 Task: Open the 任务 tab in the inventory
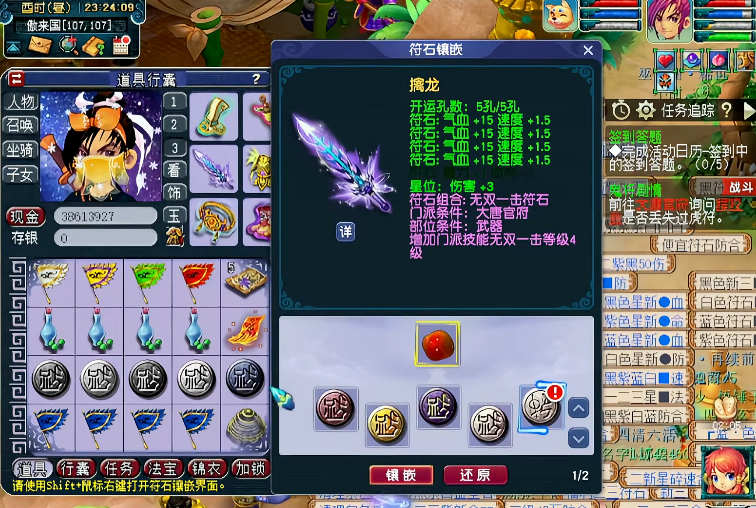120,468
